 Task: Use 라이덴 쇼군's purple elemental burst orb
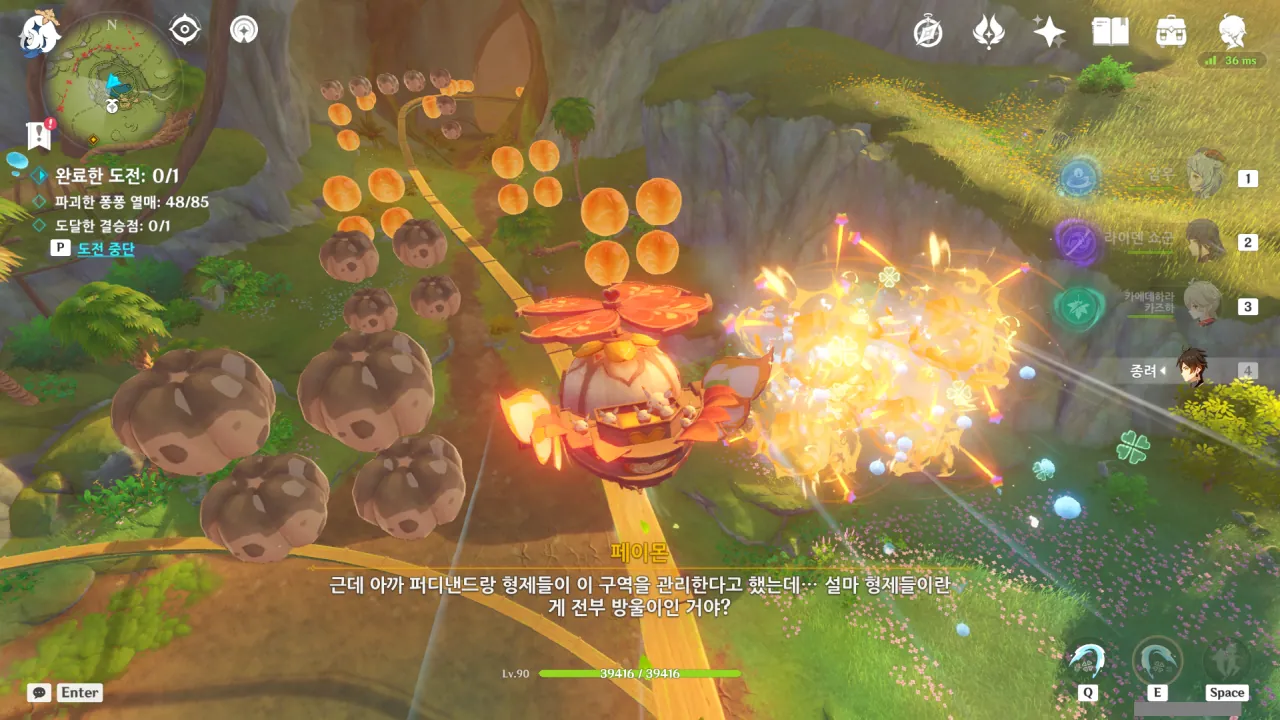1077,241
